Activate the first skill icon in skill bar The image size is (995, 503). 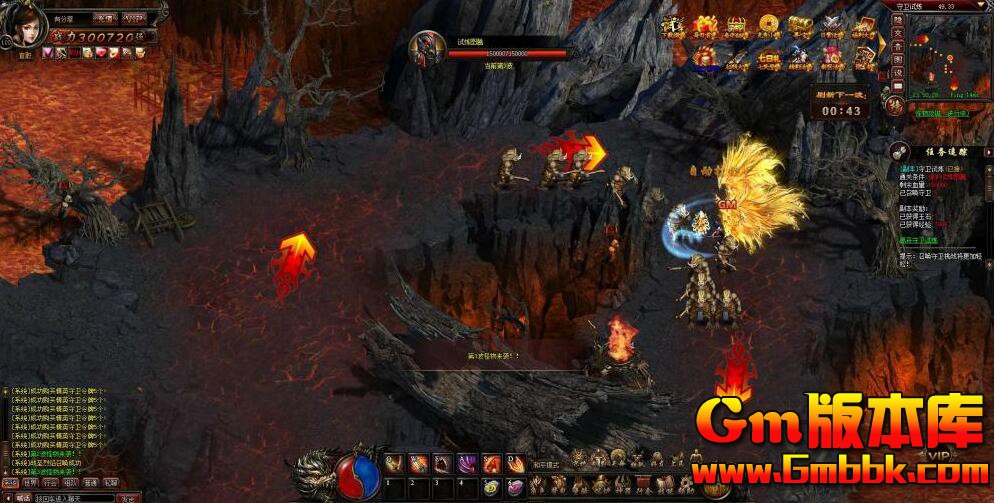393,463
